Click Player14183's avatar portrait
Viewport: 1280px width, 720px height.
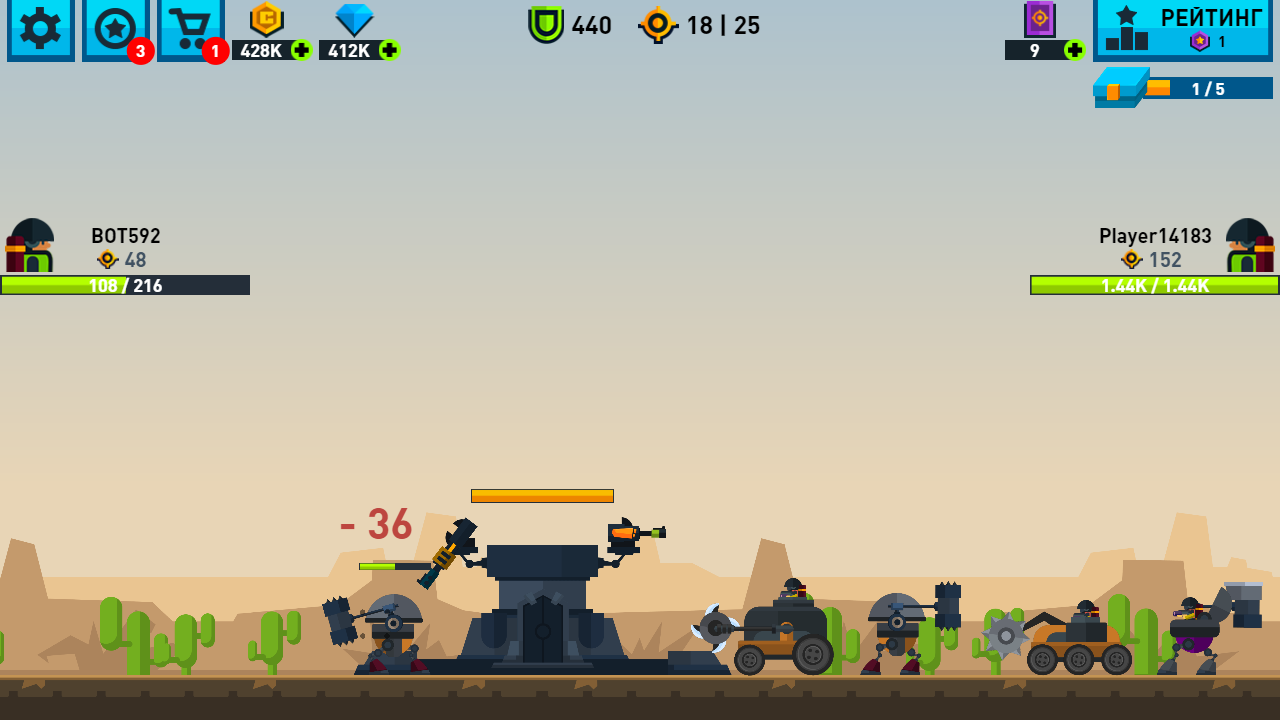tap(1250, 245)
